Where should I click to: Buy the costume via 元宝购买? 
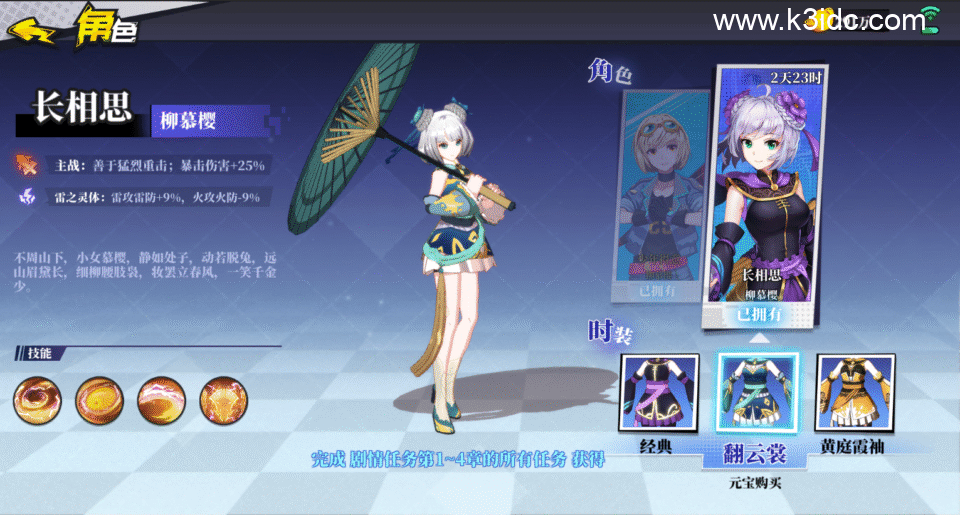pyautogui.click(x=756, y=482)
